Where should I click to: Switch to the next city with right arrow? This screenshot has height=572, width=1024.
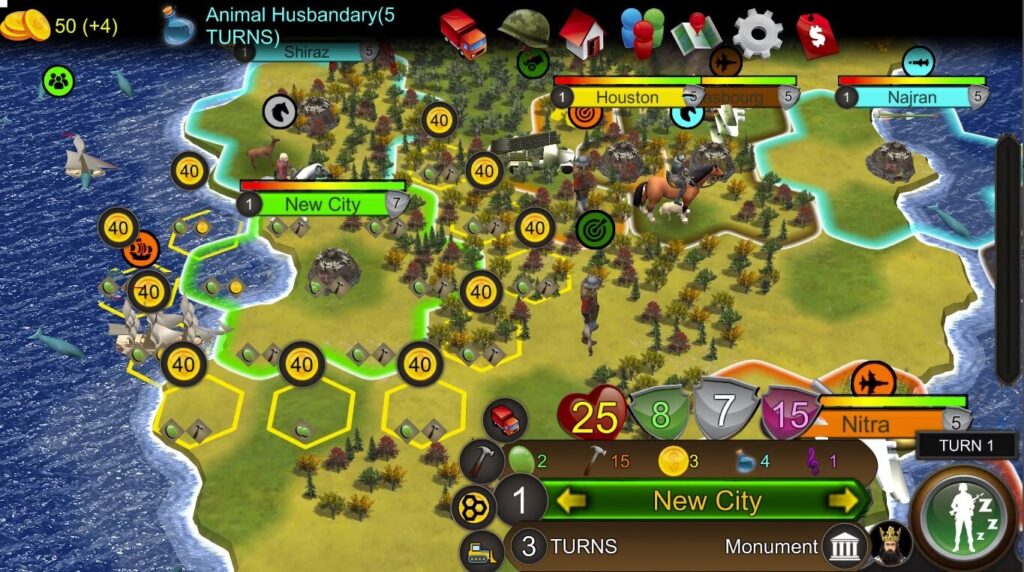point(845,500)
